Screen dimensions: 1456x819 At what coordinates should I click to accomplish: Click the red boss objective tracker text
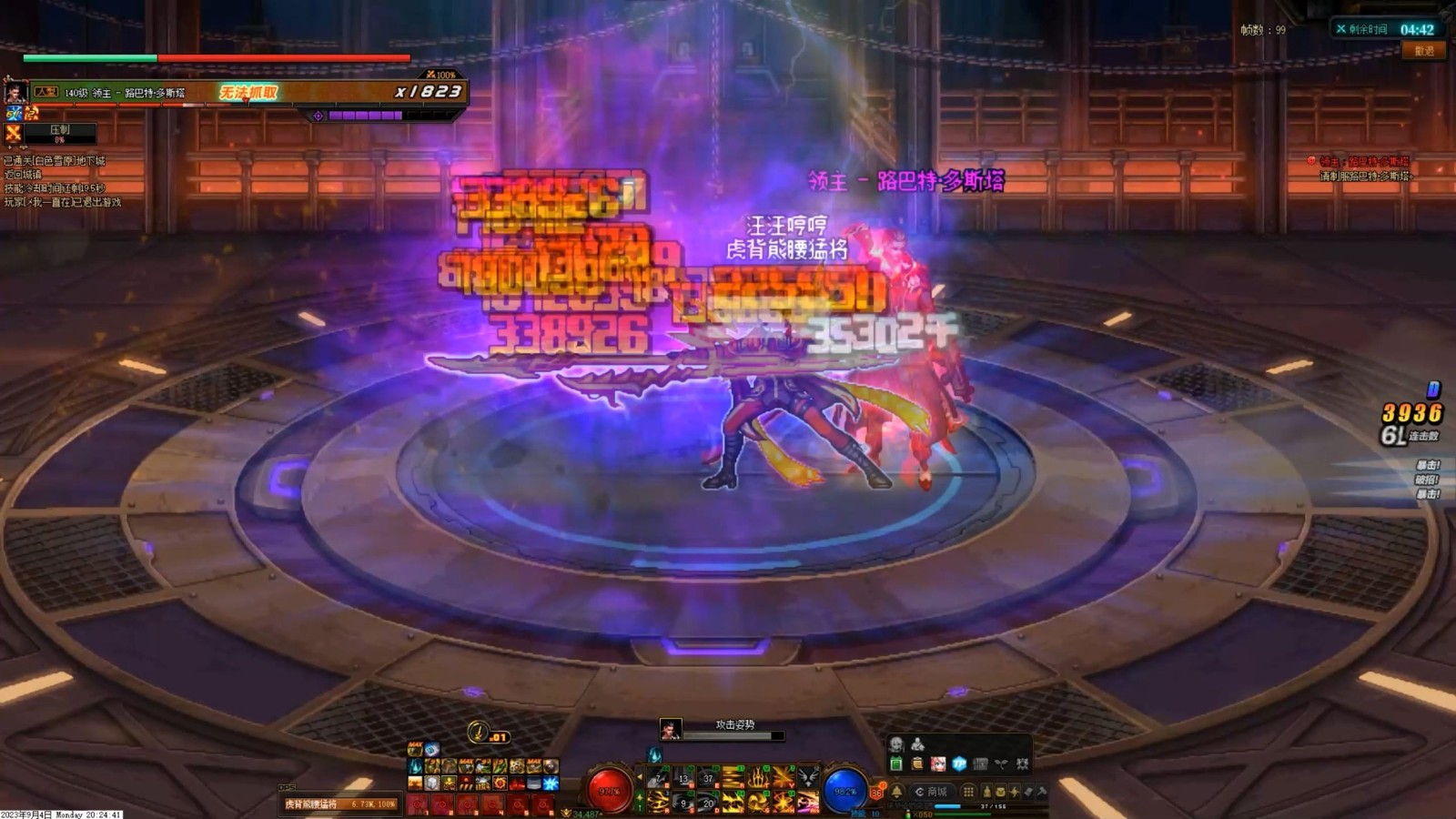1365,162
